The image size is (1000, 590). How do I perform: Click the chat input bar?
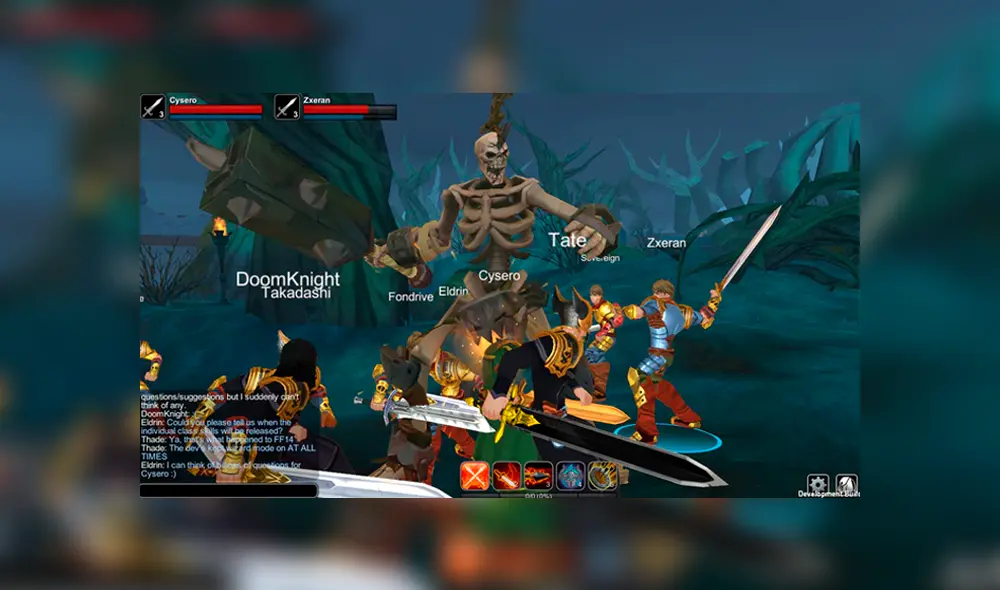(x=228, y=490)
